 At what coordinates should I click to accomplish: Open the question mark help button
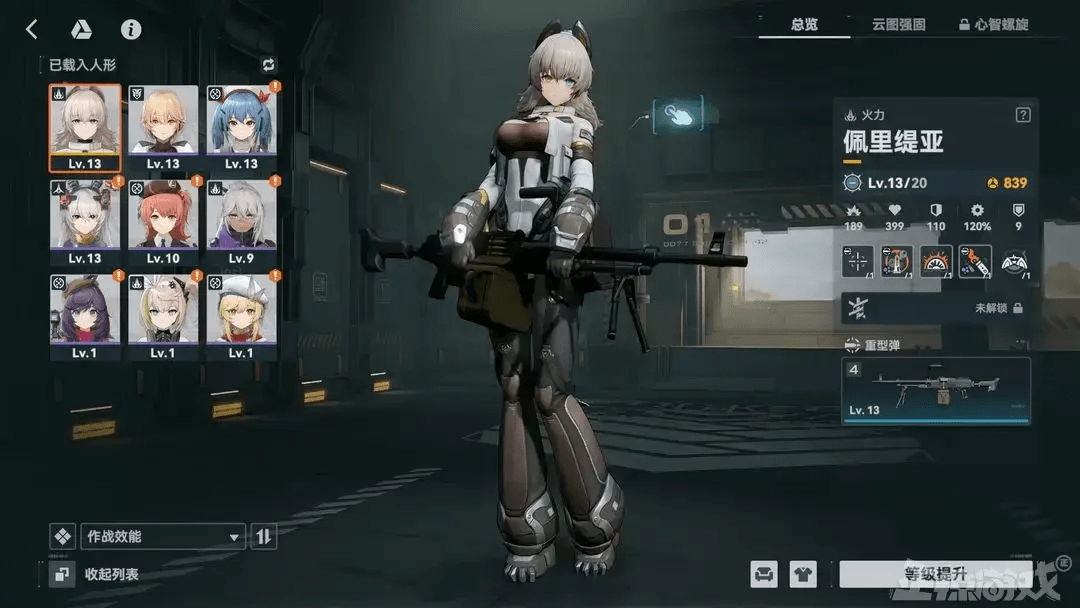(x=1022, y=115)
